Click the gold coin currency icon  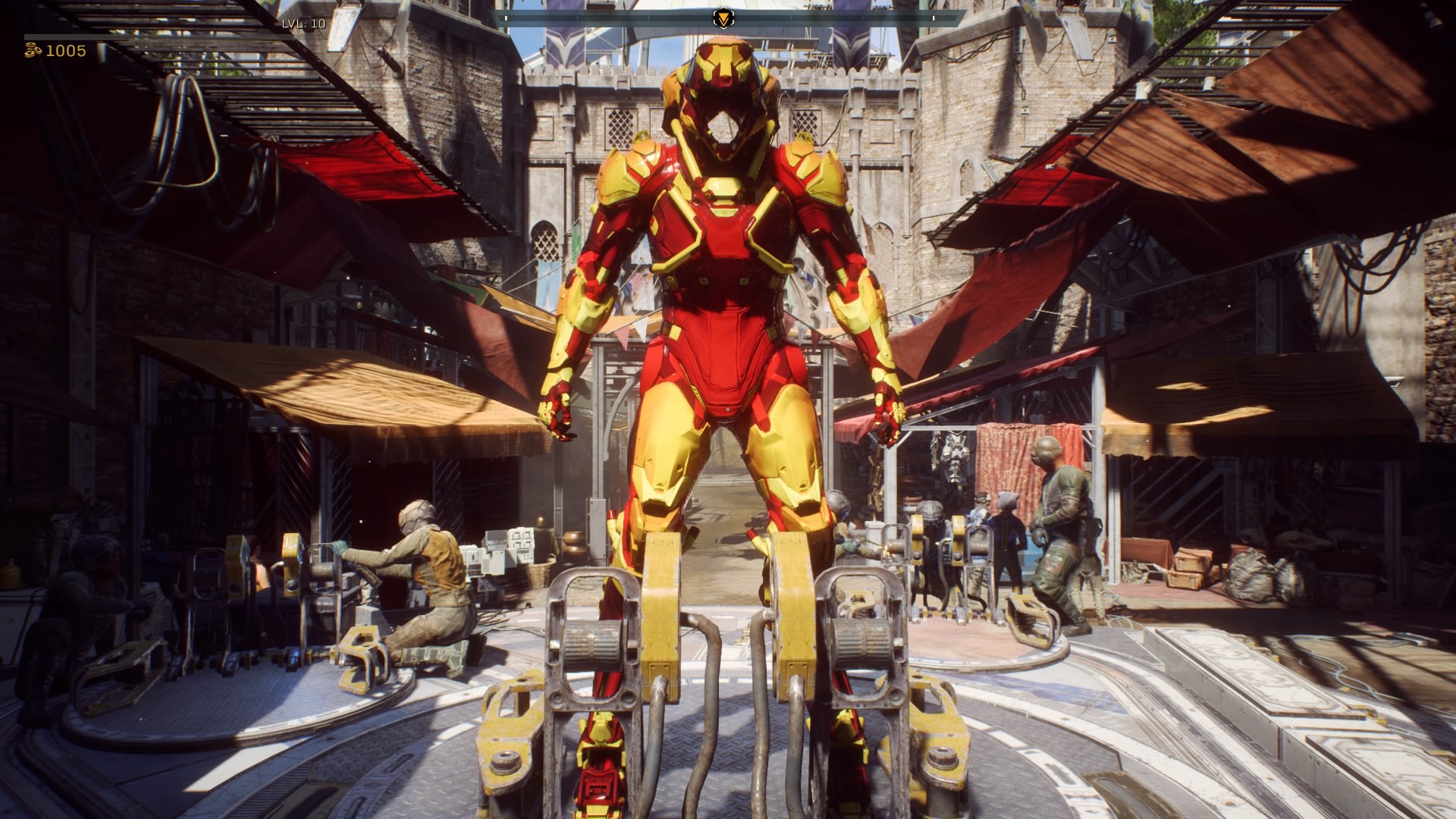(x=33, y=51)
